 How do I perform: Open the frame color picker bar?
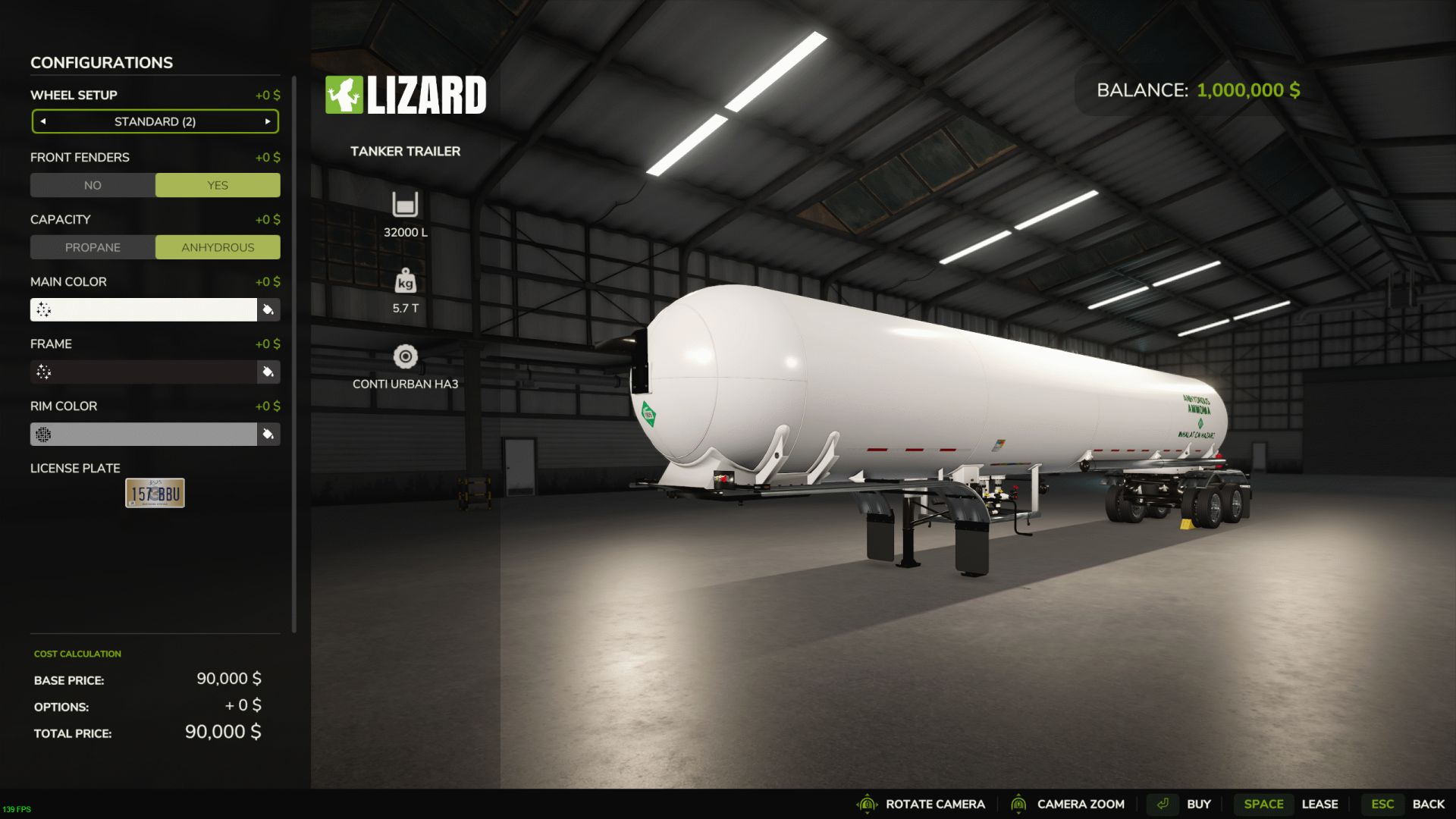pos(143,372)
